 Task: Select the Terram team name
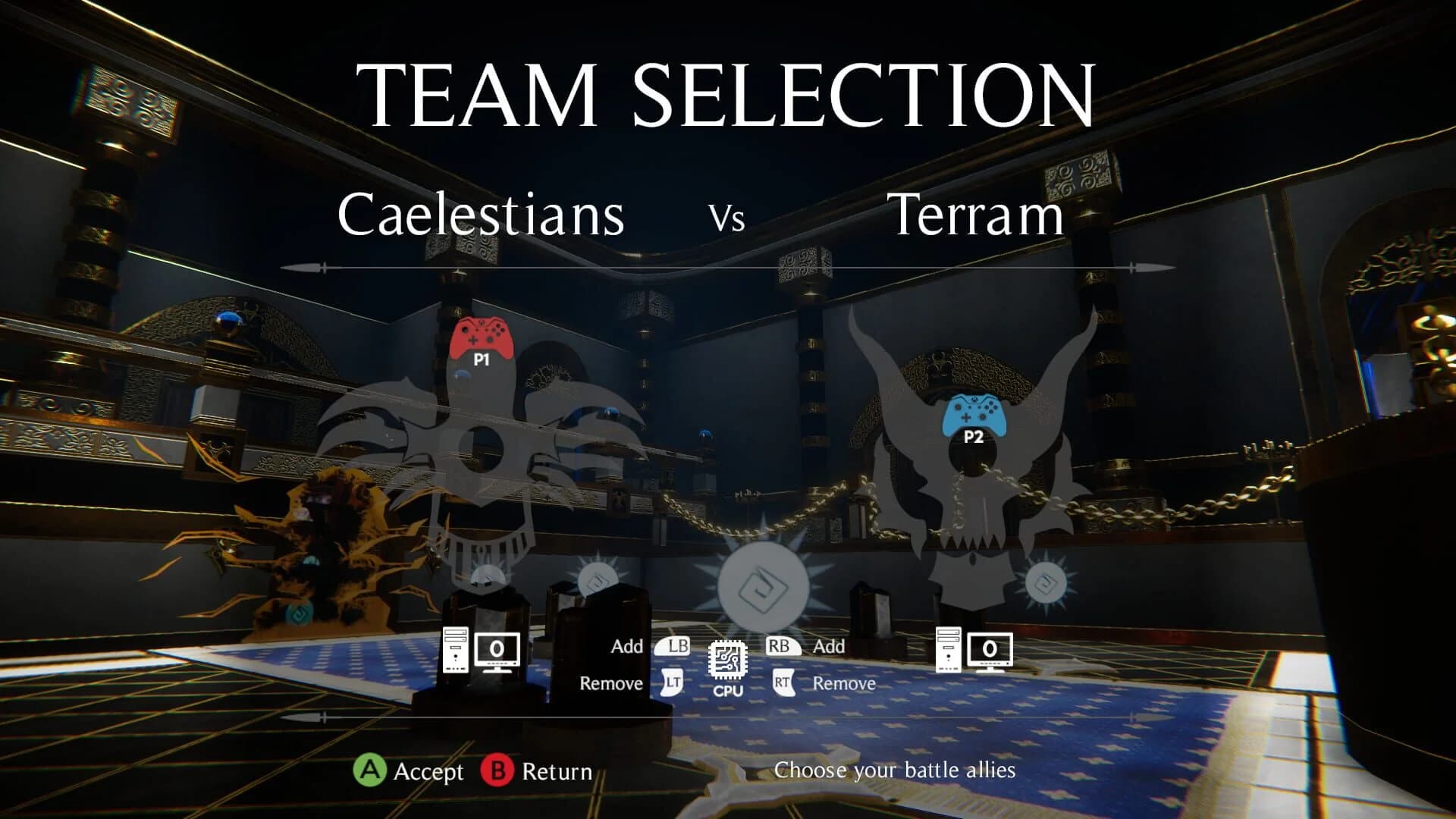click(976, 213)
